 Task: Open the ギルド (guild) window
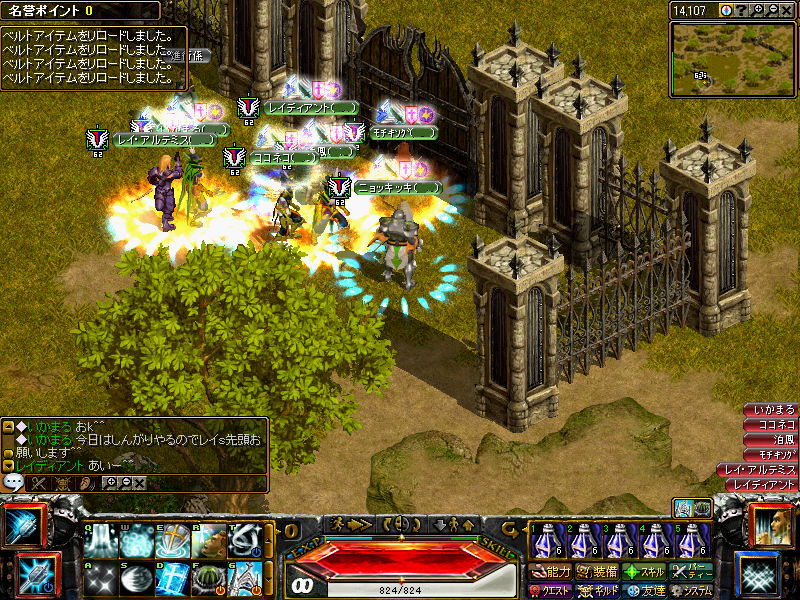click(597, 591)
